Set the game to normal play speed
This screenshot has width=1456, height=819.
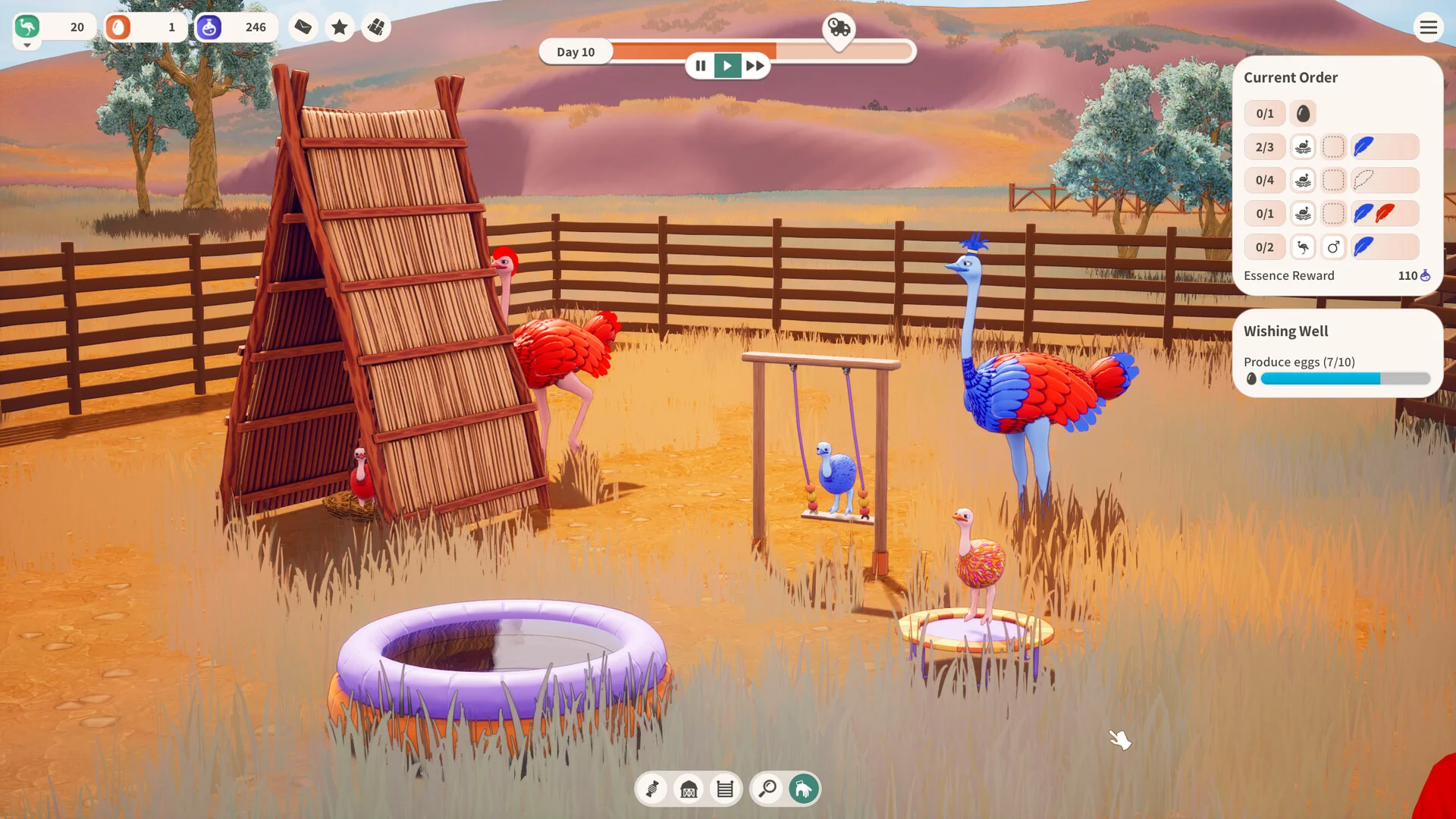click(x=727, y=66)
